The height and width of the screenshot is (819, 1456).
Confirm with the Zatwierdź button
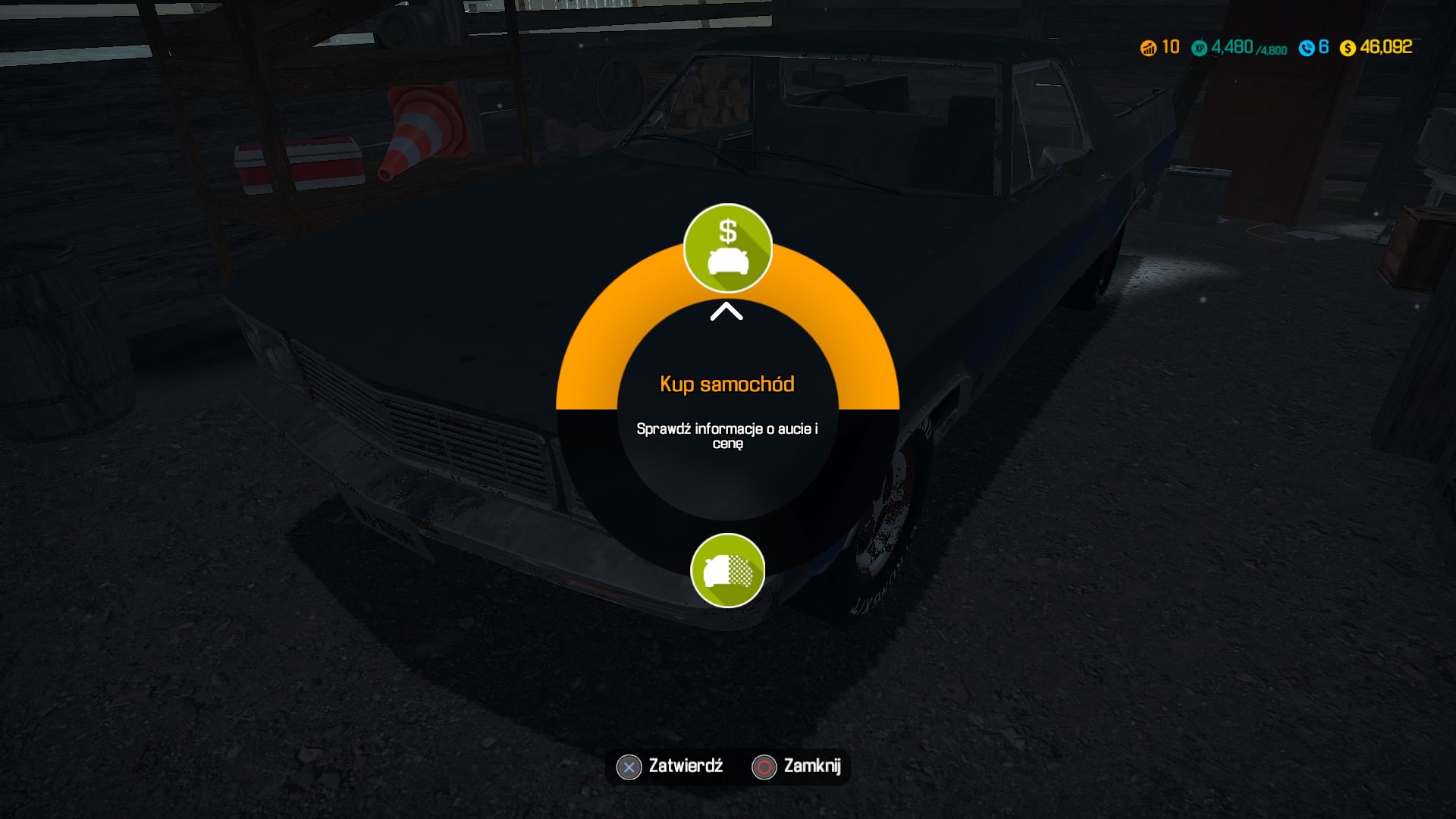(x=670, y=767)
